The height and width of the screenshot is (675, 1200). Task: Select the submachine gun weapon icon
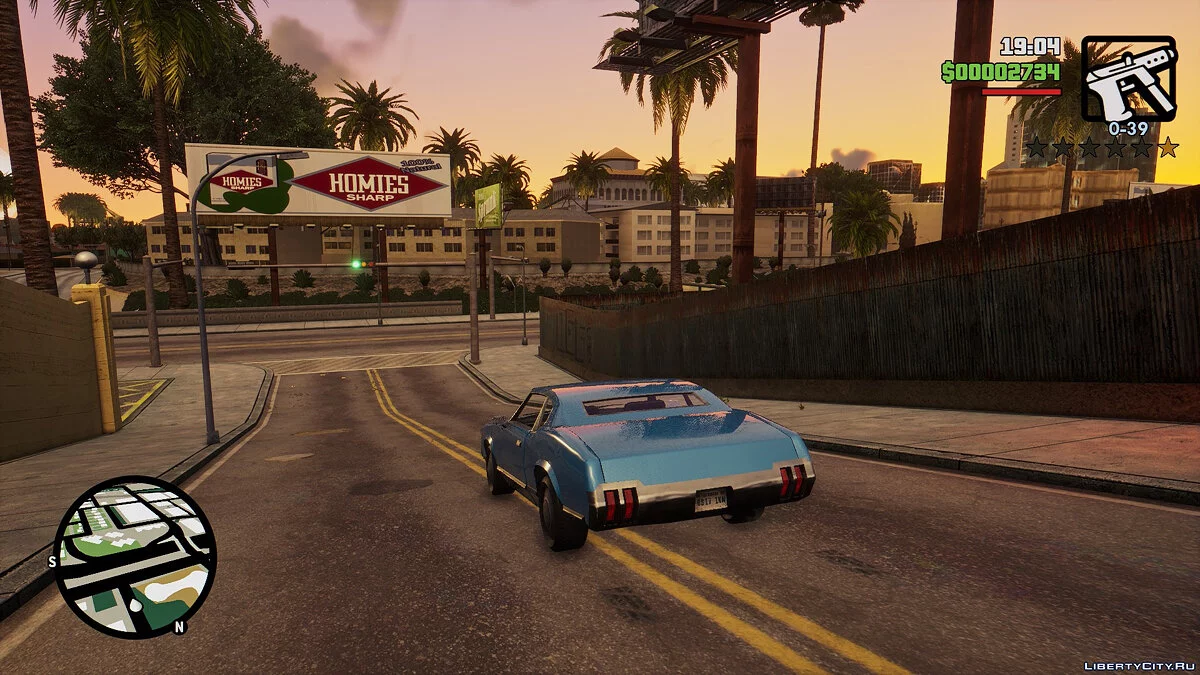[x=1128, y=79]
